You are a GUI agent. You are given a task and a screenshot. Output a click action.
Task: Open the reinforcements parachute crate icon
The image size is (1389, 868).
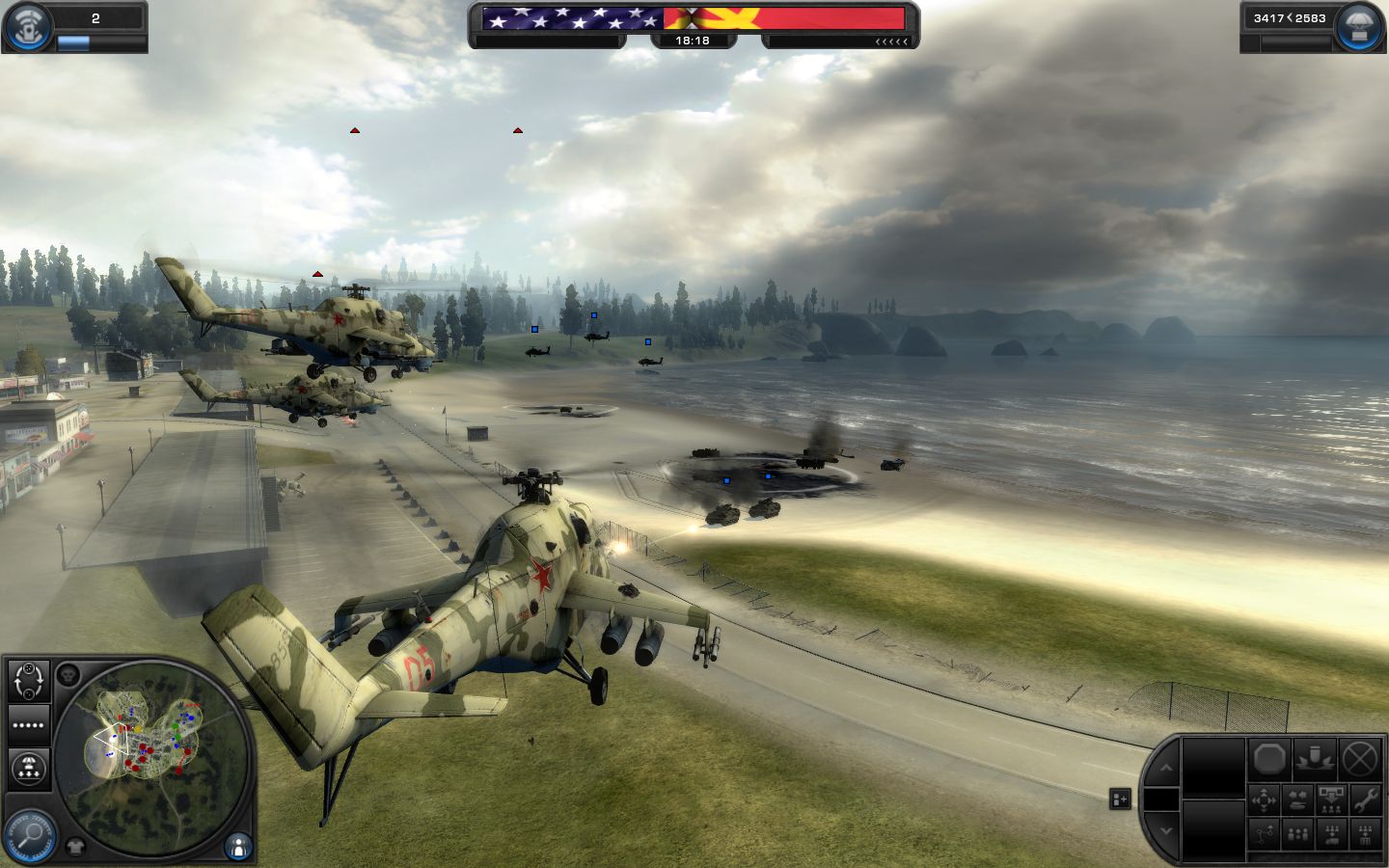(1360, 26)
